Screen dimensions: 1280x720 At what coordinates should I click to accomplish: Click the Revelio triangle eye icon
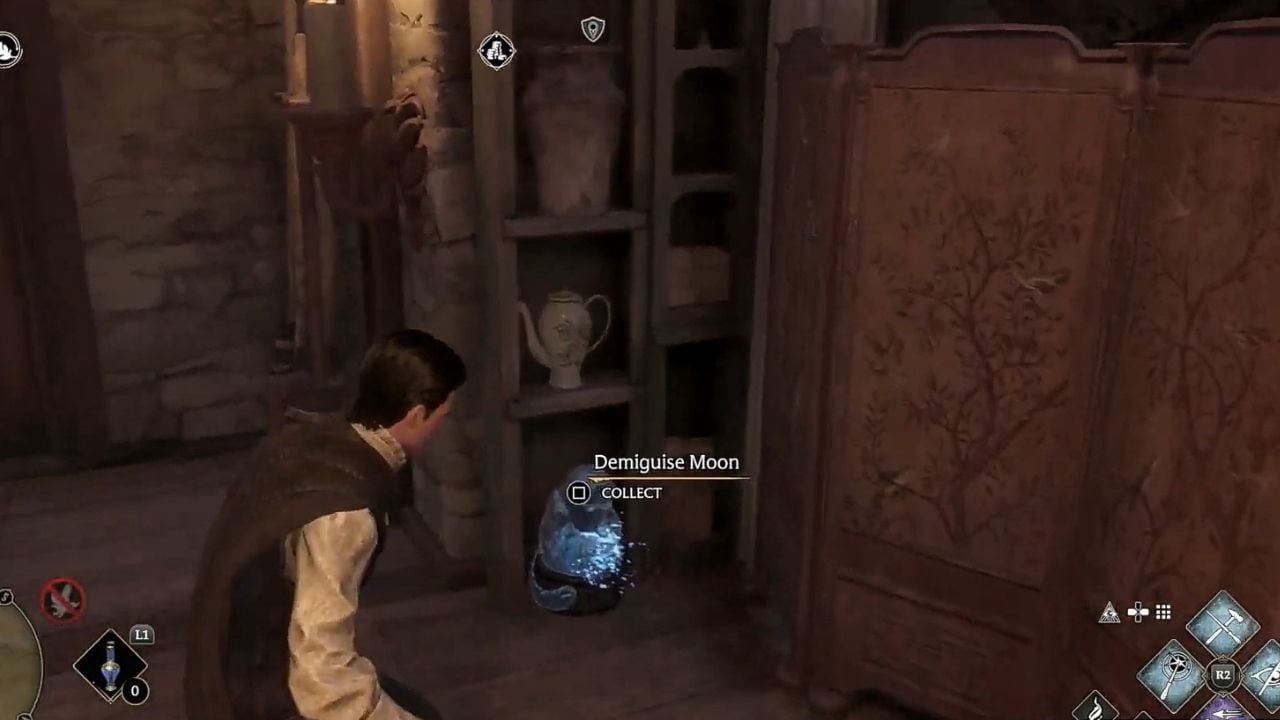point(1109,613)
